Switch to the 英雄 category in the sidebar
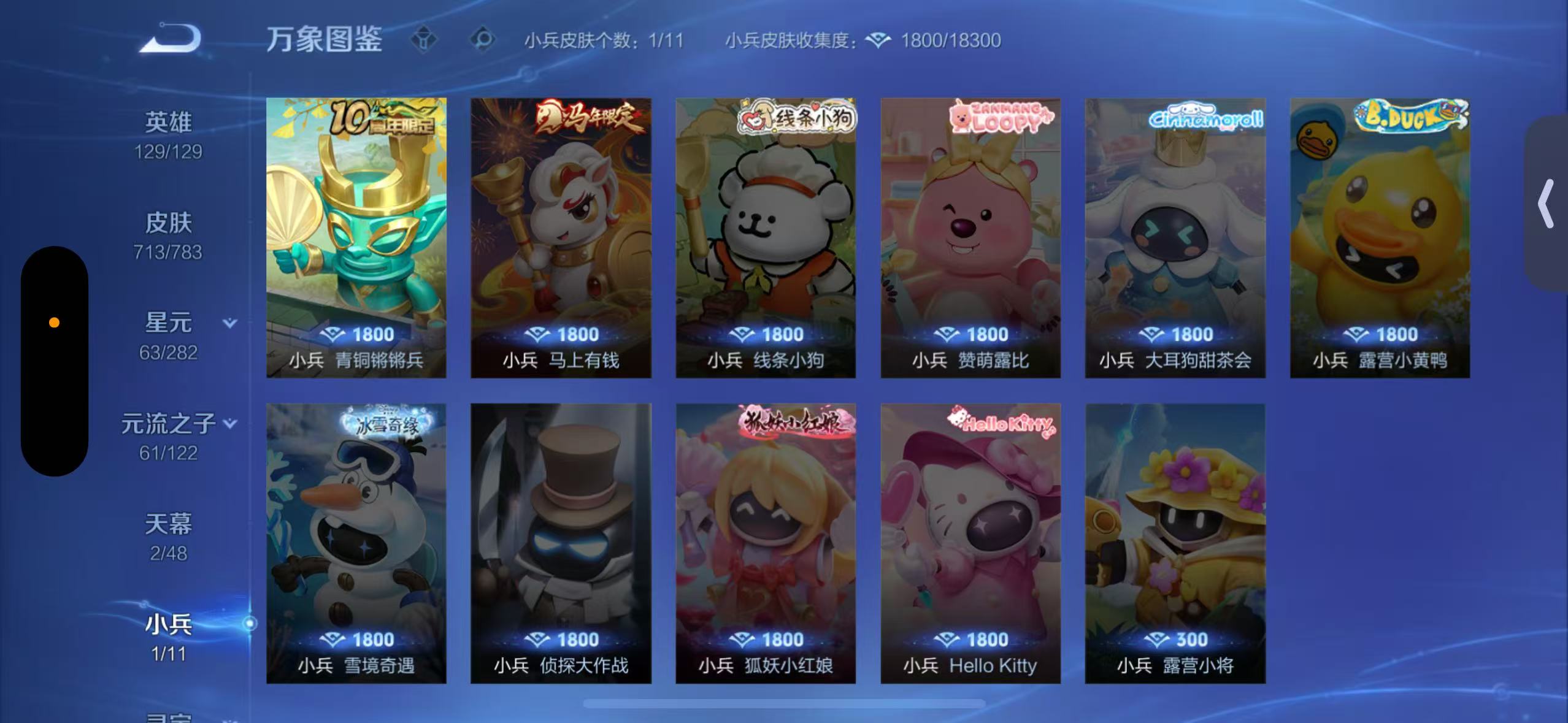This screenshot has height=723, width=1568. 167,121
